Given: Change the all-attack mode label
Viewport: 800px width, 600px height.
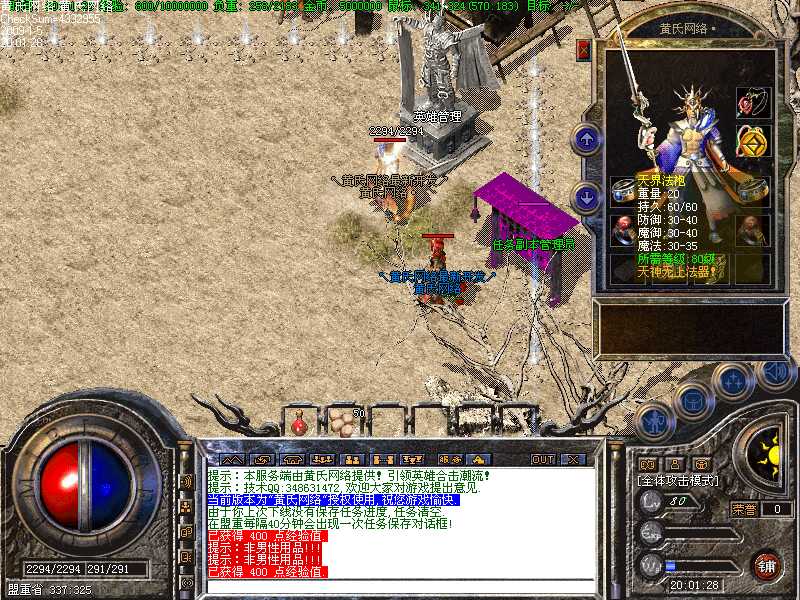Looking at the screenshot, I should click(x=679, y=481).
